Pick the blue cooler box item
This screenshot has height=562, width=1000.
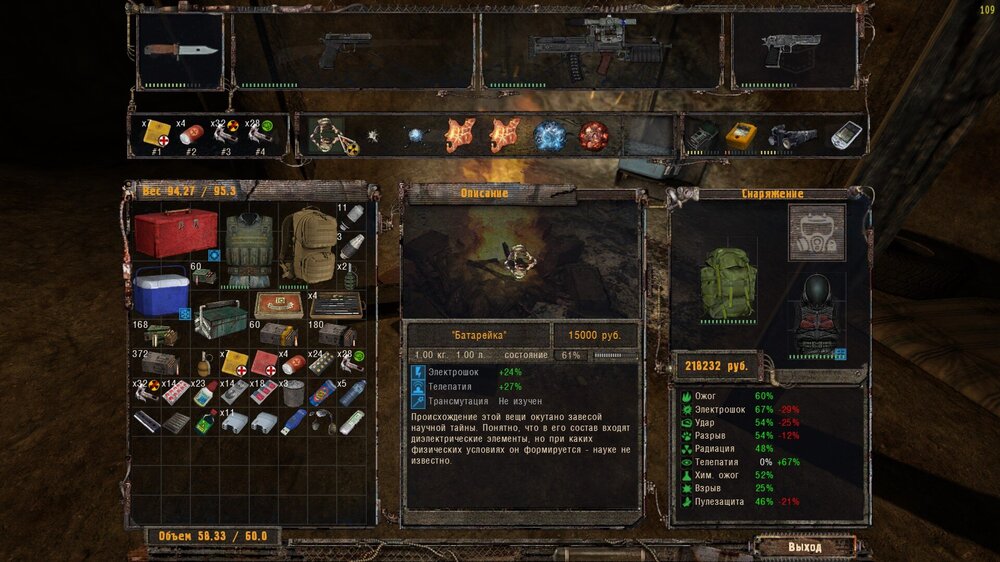[x=161, y=292]
